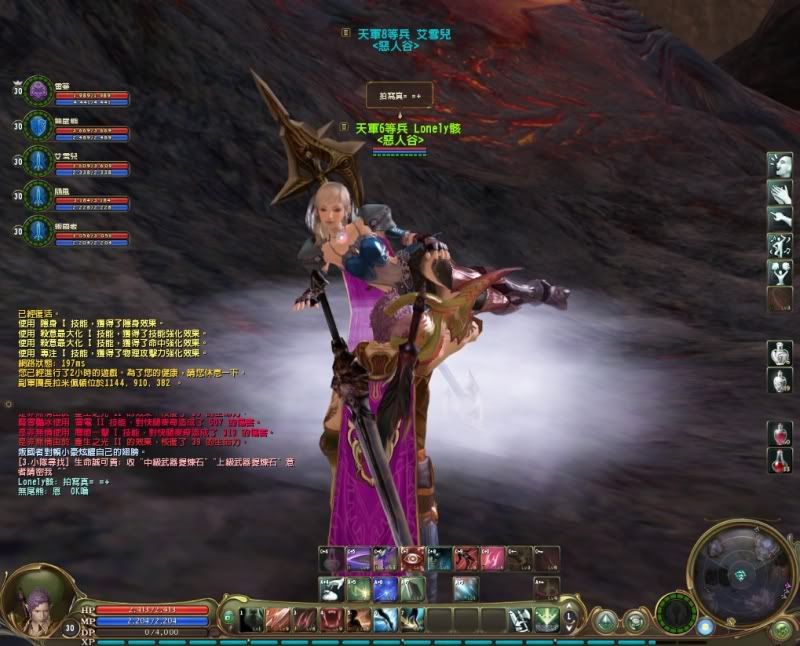Viewport: 800px width, 646px height.
Task: Activate the dancing figure emote
Action: tap(780, 244)
